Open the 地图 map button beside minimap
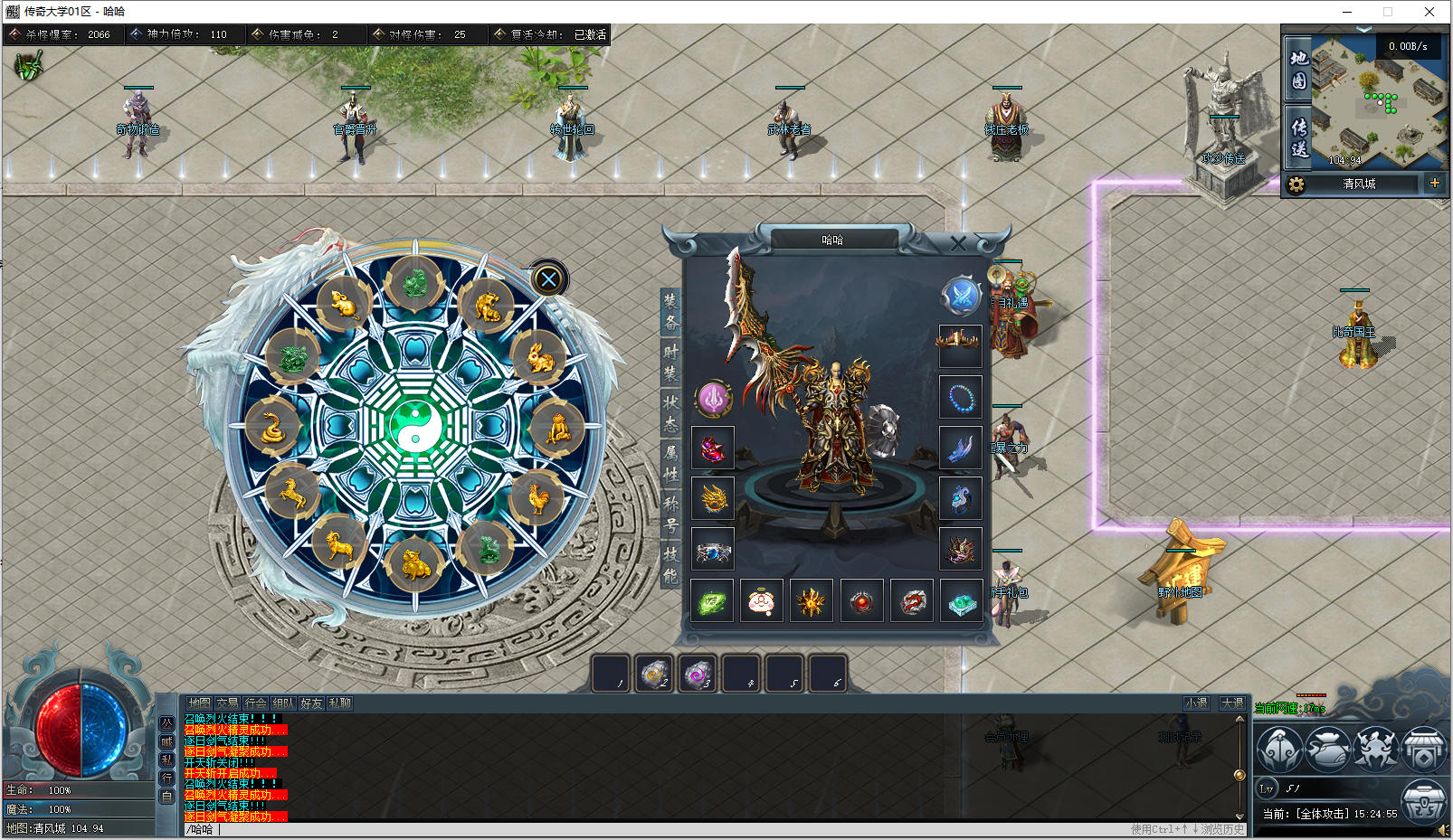This screenshot has width=1453, height=840. click(1299, 70)
